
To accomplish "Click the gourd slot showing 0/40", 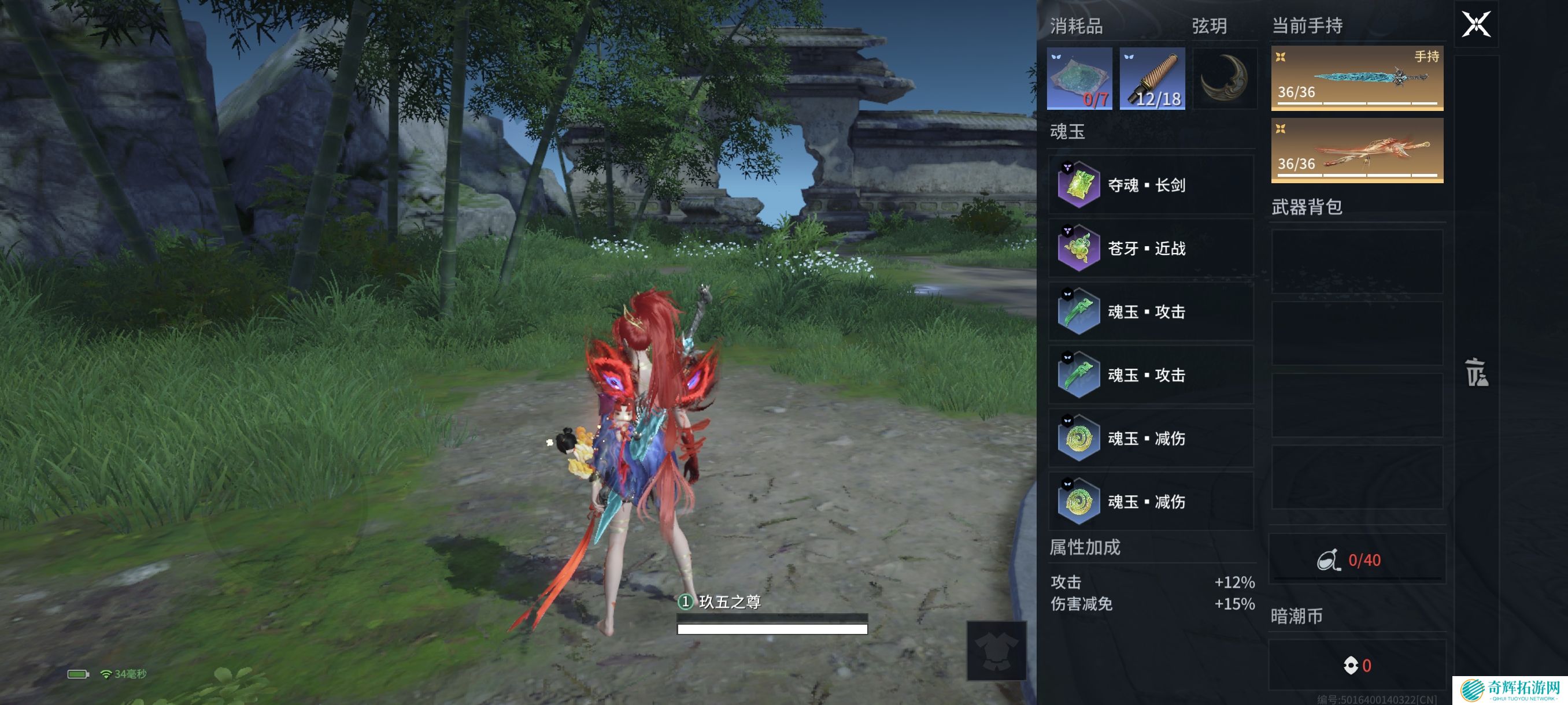I will [1357, 559].
